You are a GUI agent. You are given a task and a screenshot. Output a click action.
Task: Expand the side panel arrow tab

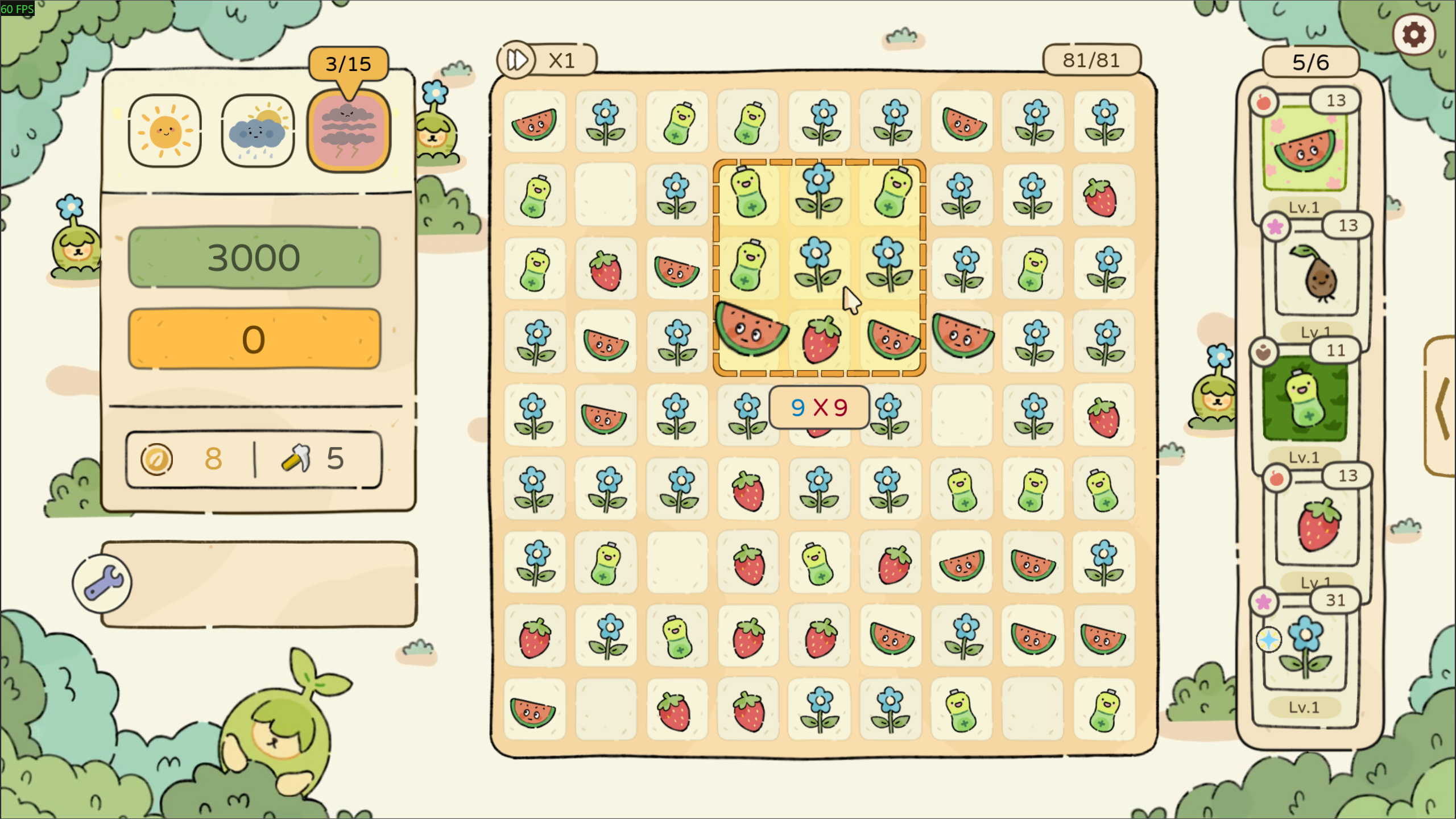pos(1442,406)
